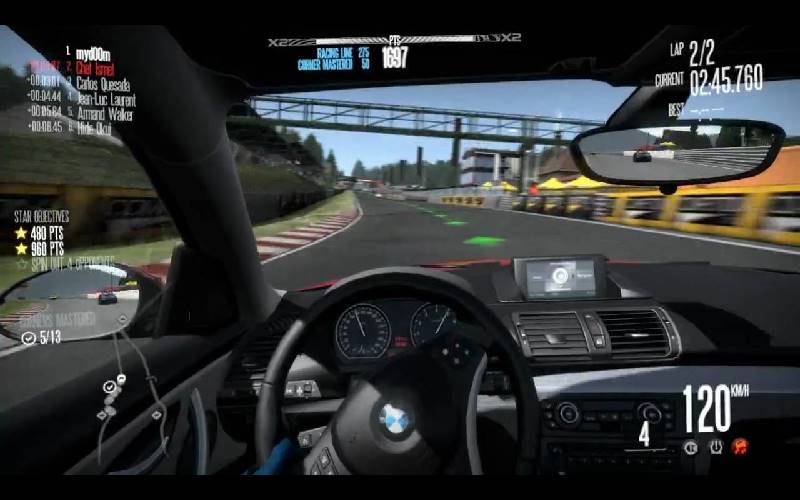Click the checkmark corner marker on the minimap
Screen dimensions: 800x500
tap(109, 386)
